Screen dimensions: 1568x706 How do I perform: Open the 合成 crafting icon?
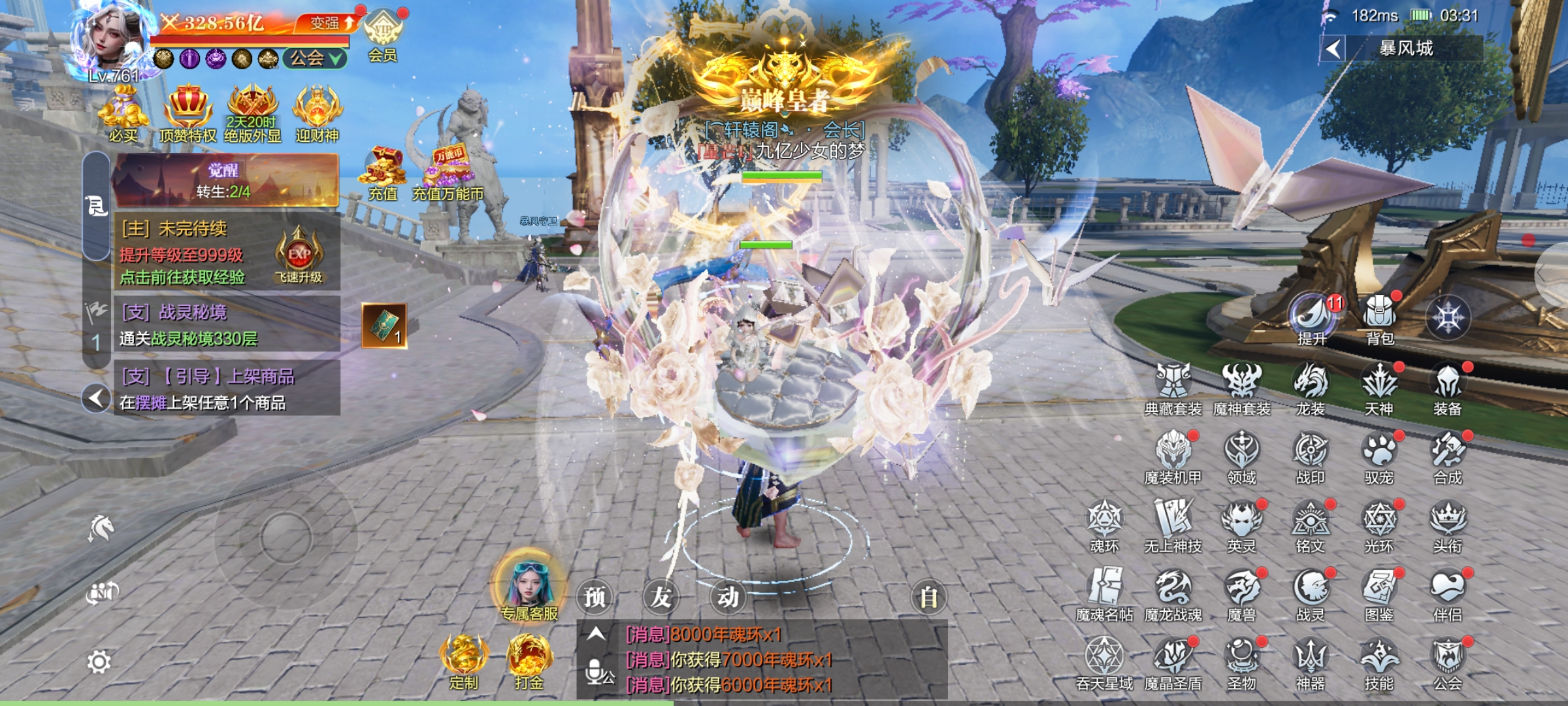pyautogui.click(x=1447, y=456)
